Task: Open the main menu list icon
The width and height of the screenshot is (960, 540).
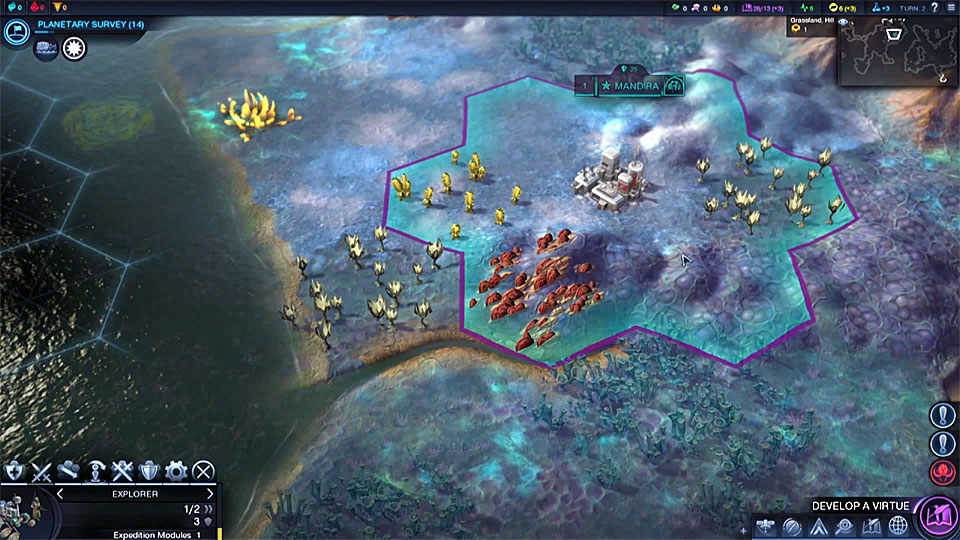Action: coord(950,7)
